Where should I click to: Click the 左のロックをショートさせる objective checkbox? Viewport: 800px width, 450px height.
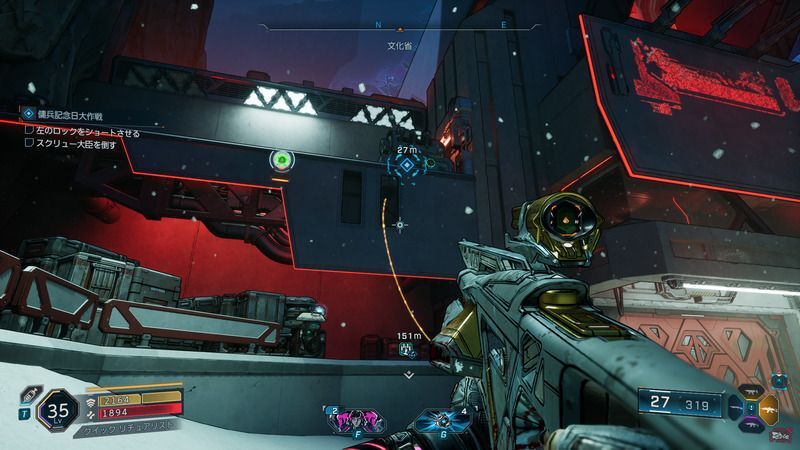coord(30,131)
